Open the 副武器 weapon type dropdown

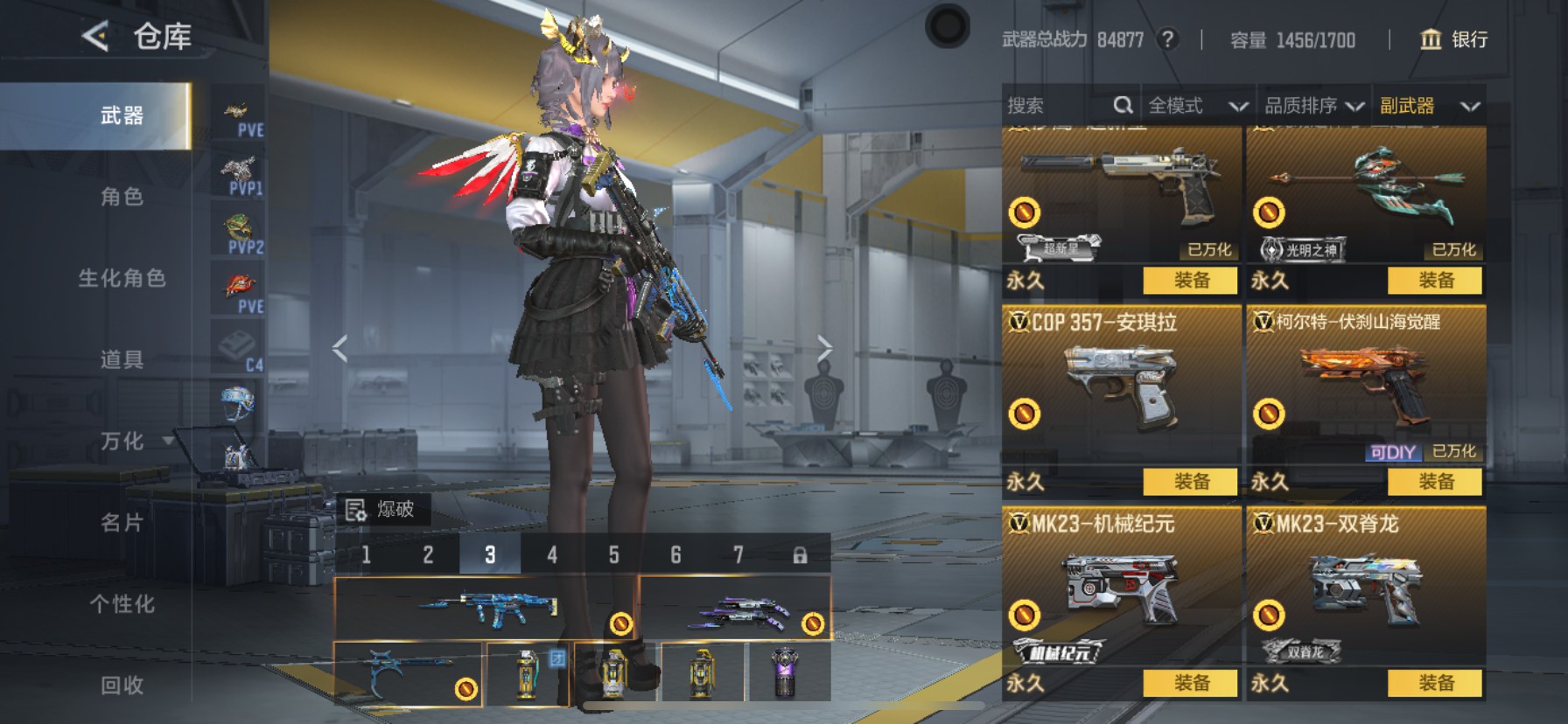pos(1428,106)
